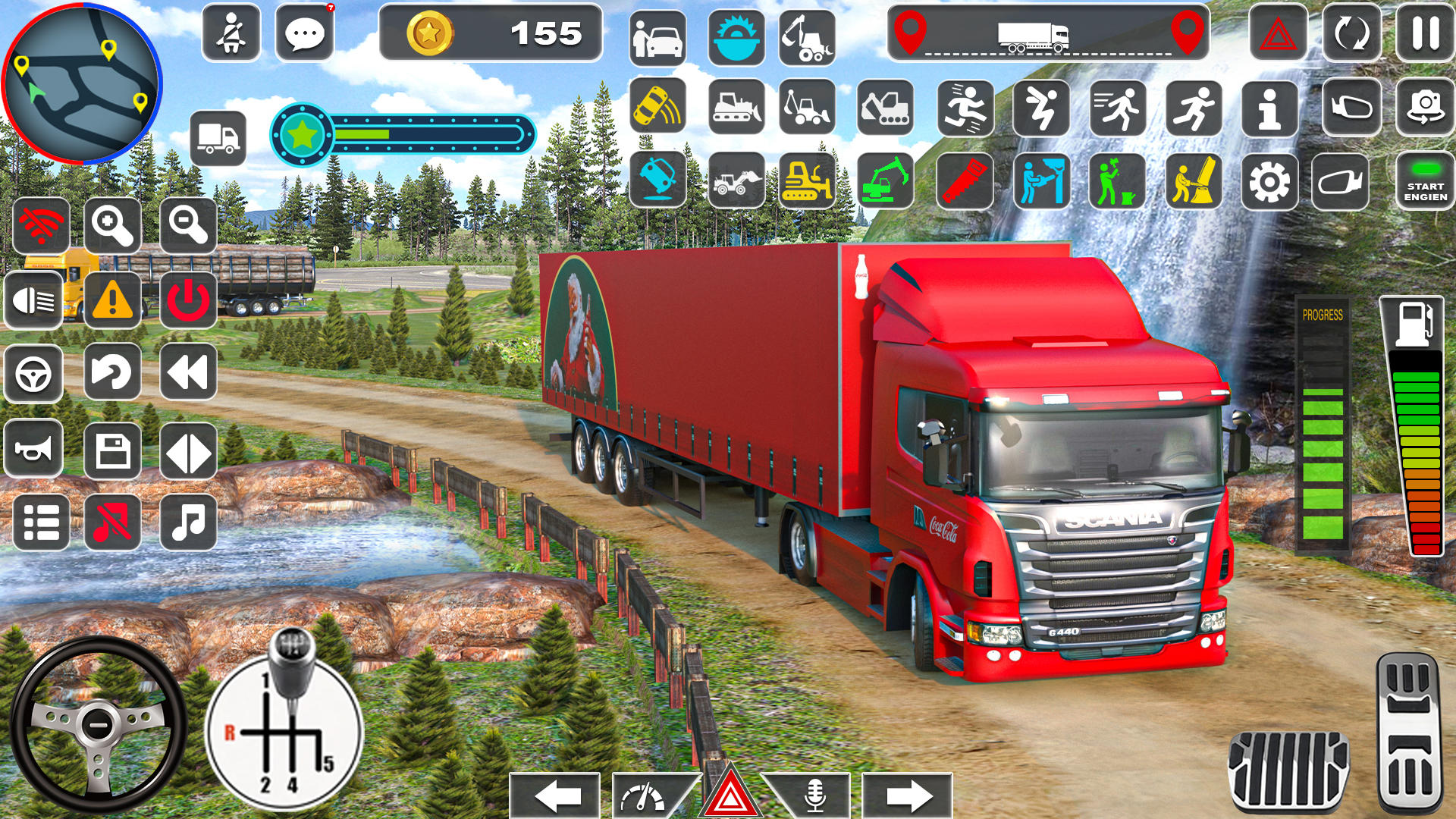This screenshot has width=1456, height=819.
Task: Open the chat bubble icon
Action: (306, 33)
